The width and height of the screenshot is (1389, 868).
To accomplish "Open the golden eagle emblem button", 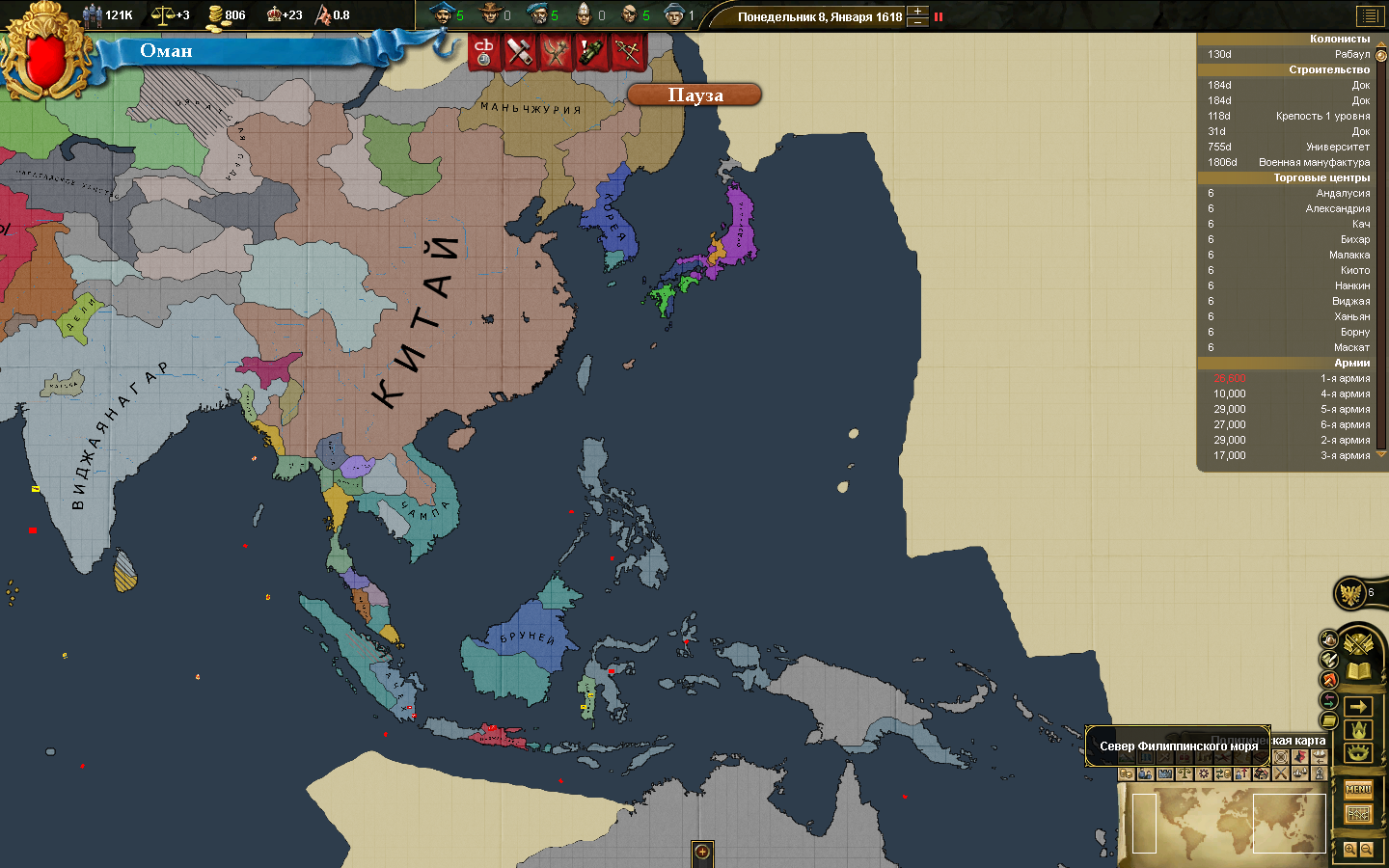I will [x=1350, y=593].
